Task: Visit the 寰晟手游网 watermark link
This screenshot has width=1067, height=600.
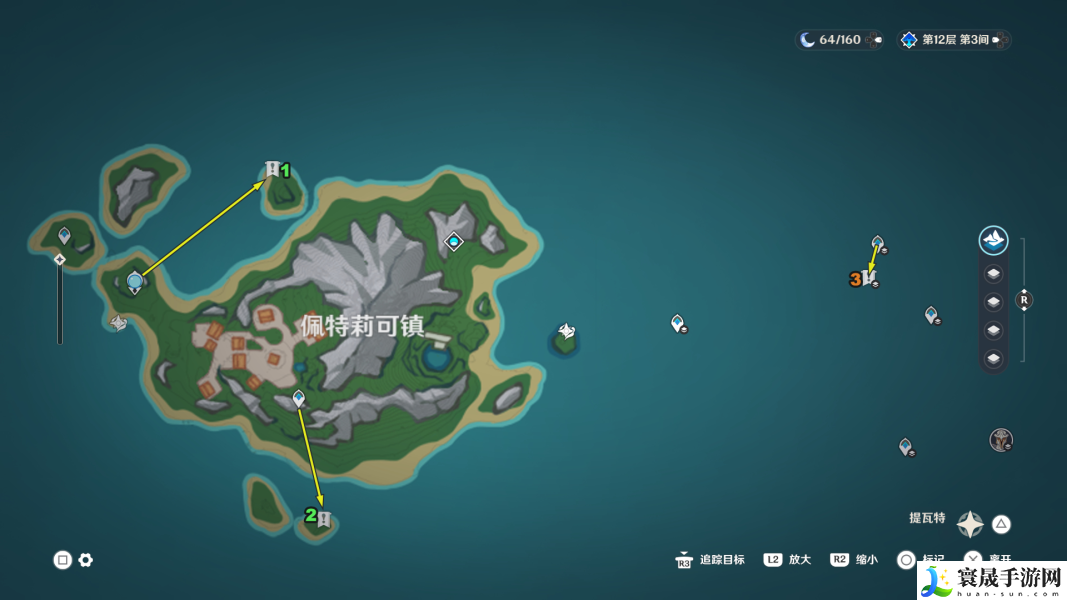Action: click(991, 579)
